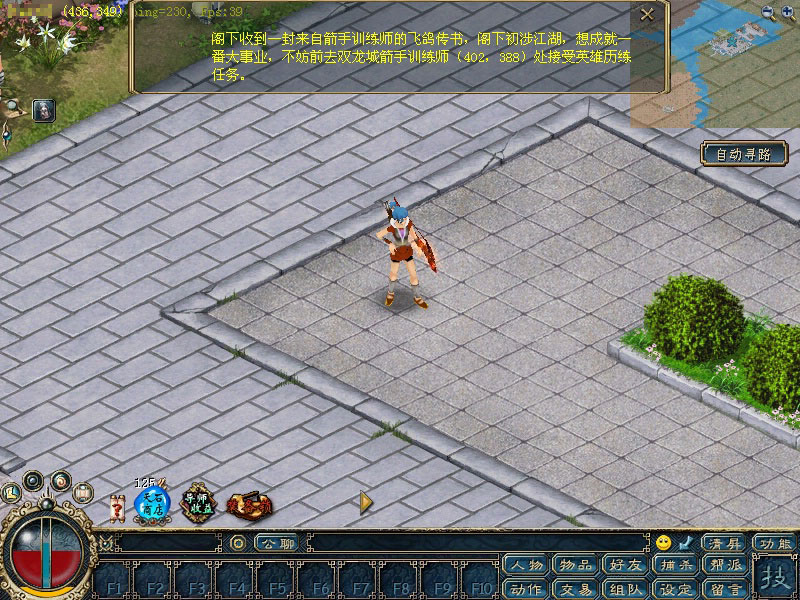Close the quest message panel
The height and width of the screenshot is (600, 800).
(647, 14)
